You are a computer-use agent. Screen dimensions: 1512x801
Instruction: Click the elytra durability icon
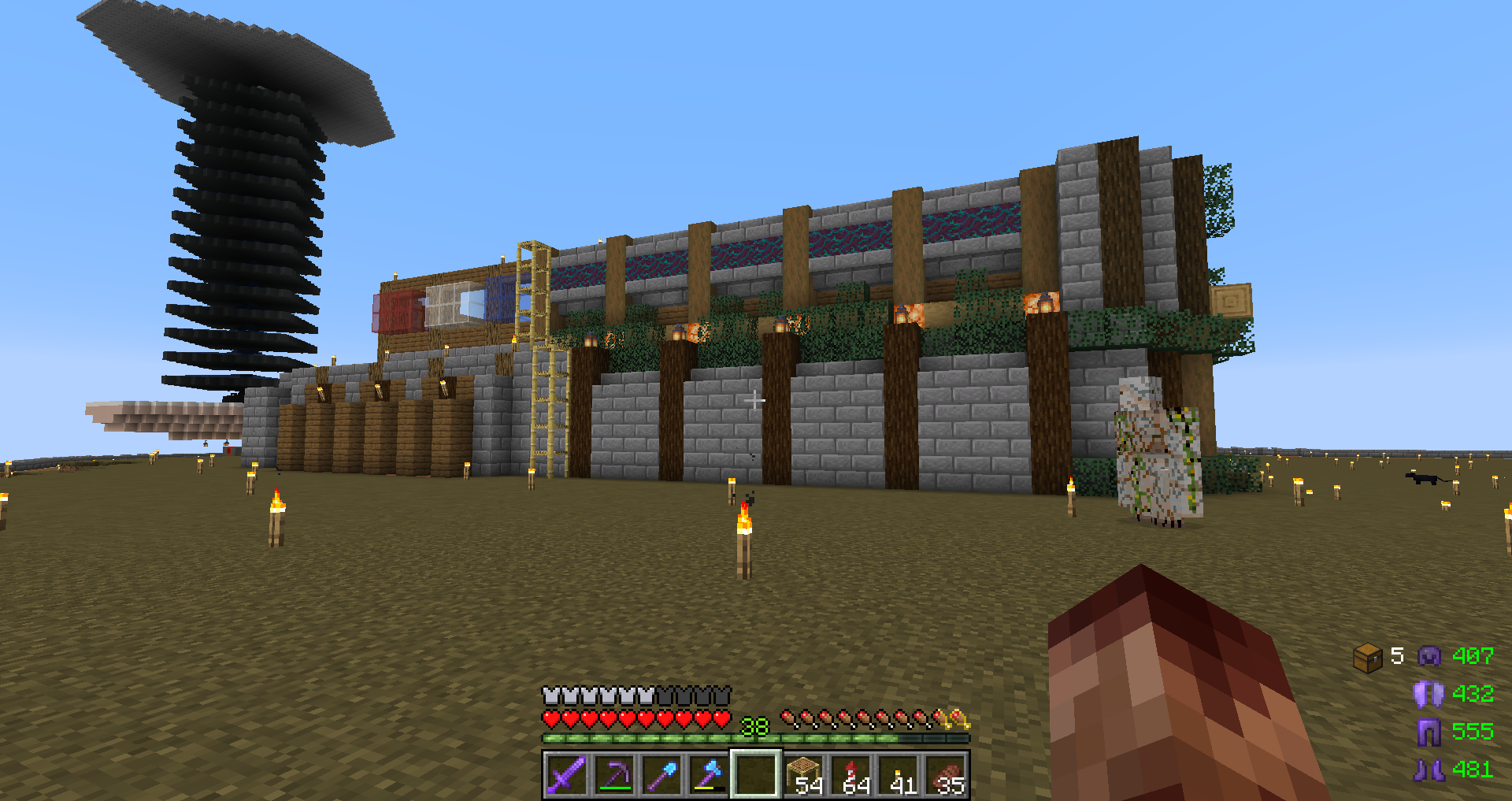pos(1429,694)
